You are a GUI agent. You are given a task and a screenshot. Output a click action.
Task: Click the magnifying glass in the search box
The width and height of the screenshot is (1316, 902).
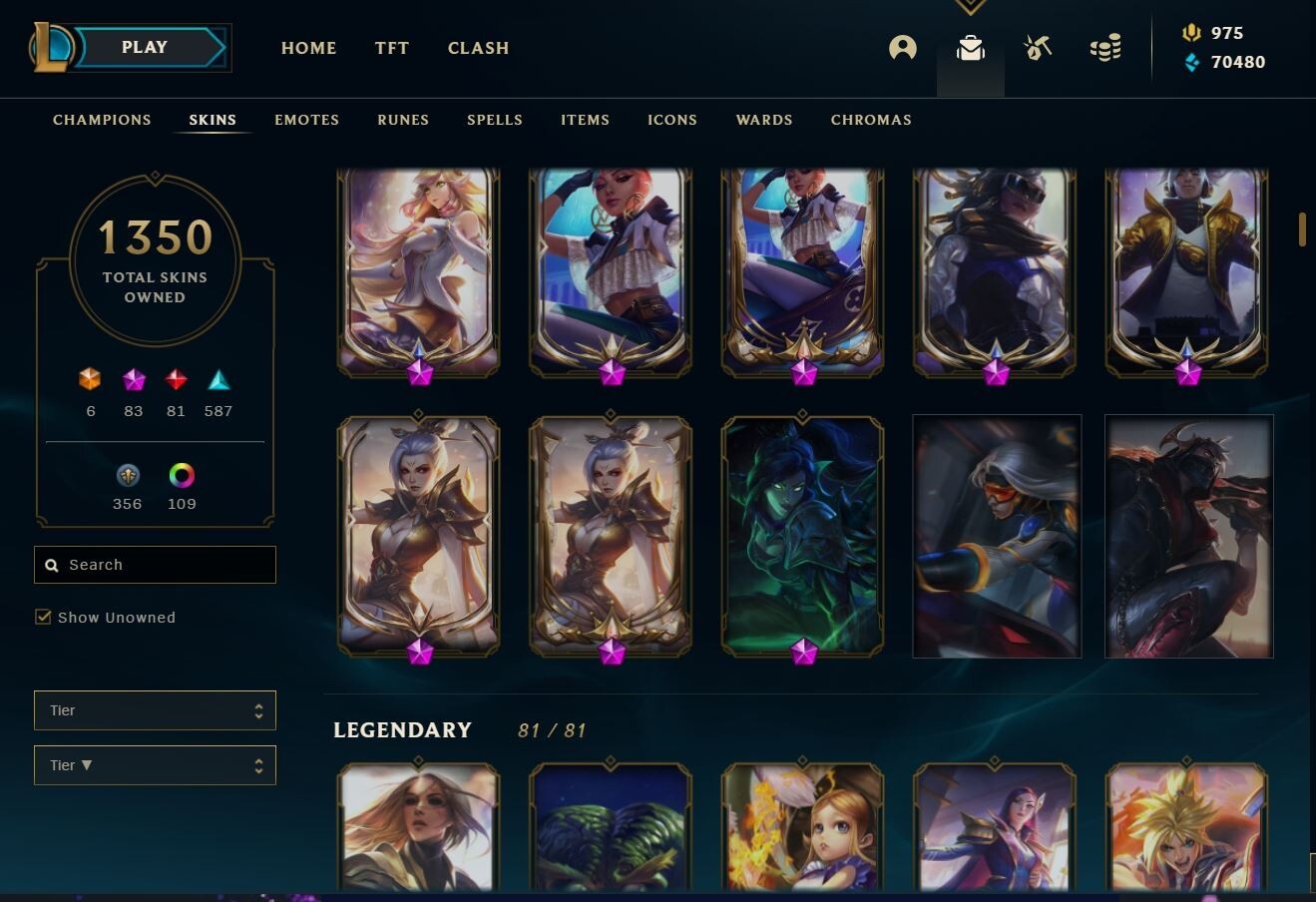[x=52, y=565]
